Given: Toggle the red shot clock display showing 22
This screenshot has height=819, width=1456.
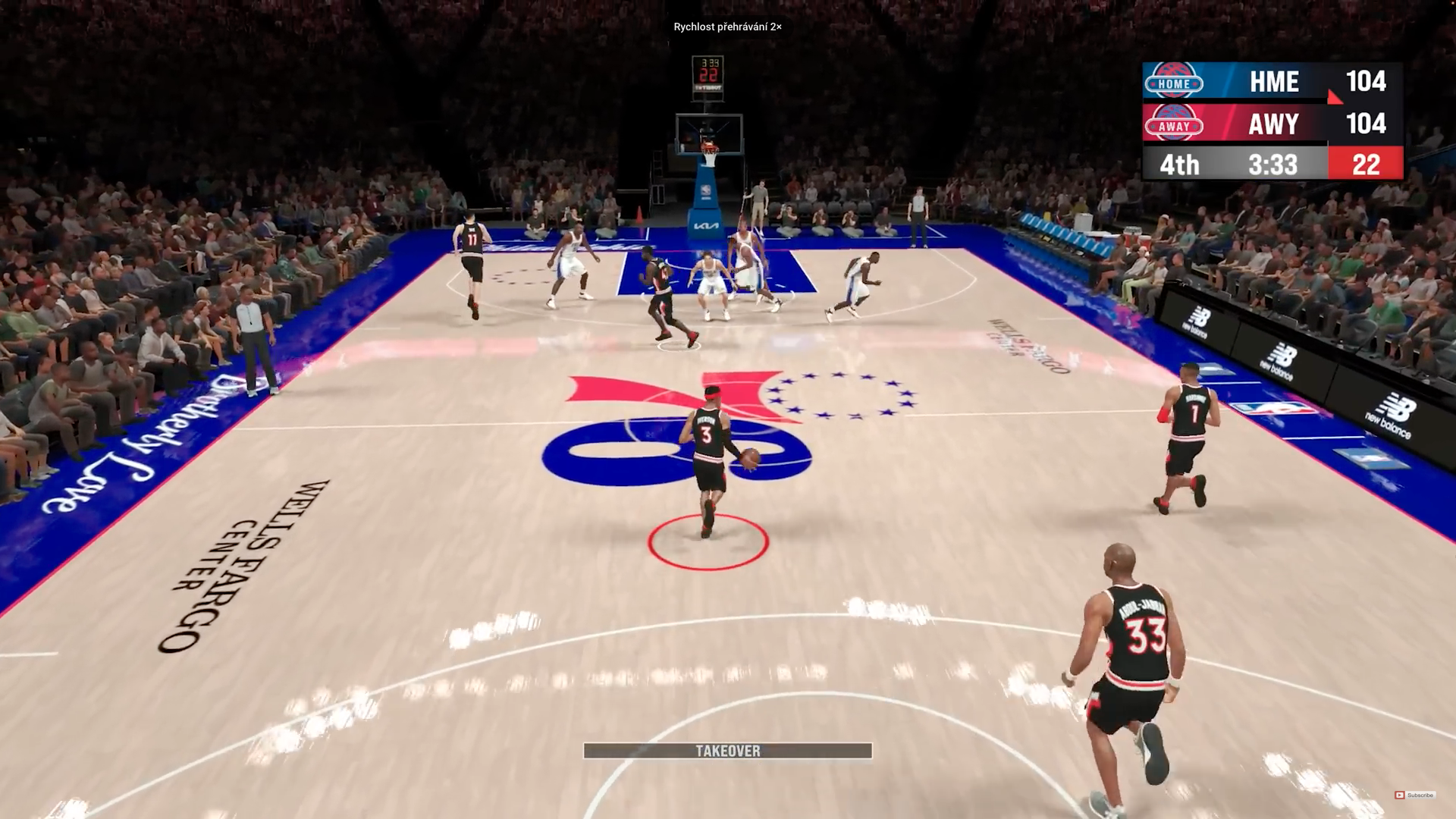Looking at the screenshot, I should click(1367, 165).
